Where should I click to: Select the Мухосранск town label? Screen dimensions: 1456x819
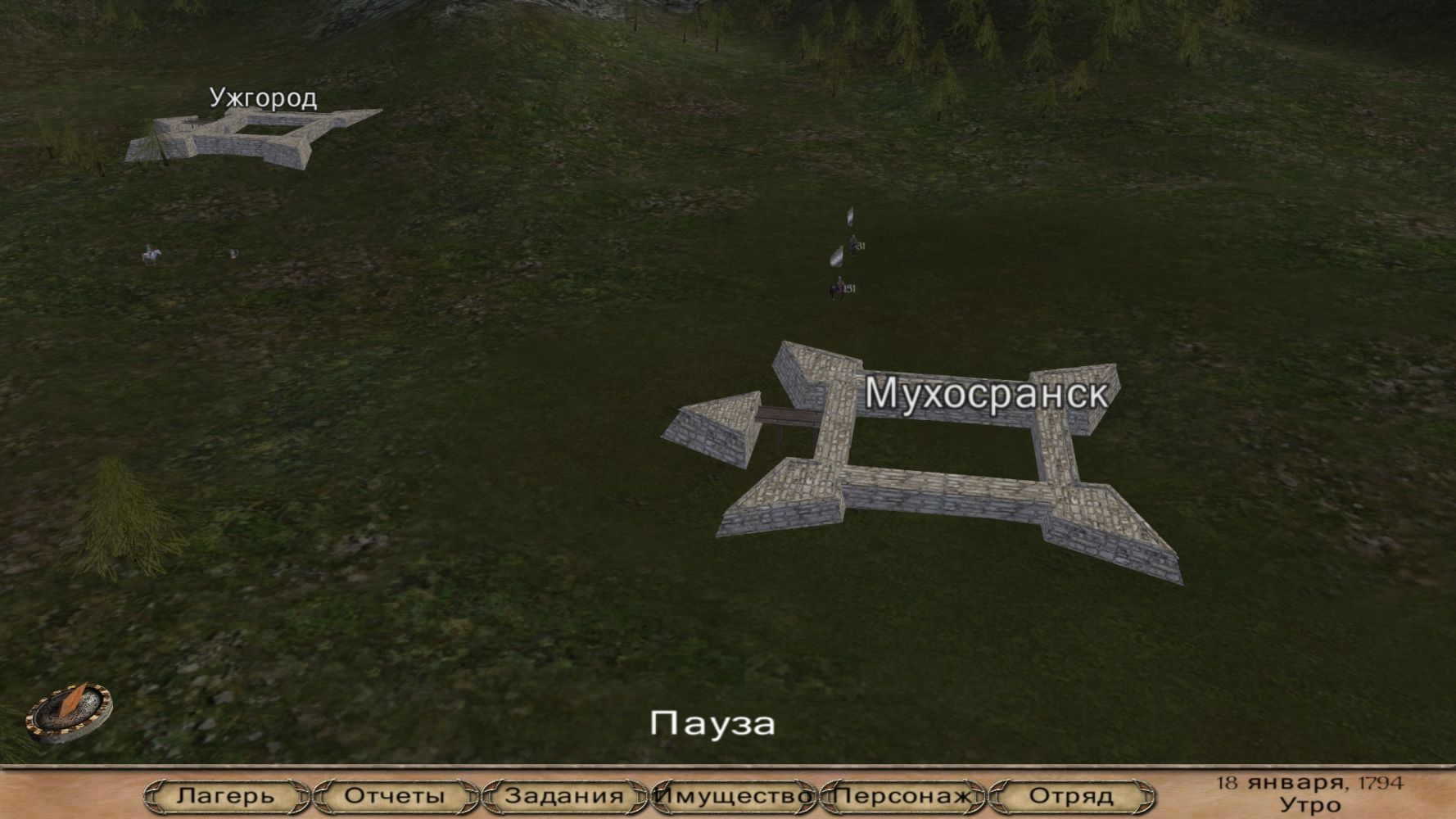click(986, 394)
